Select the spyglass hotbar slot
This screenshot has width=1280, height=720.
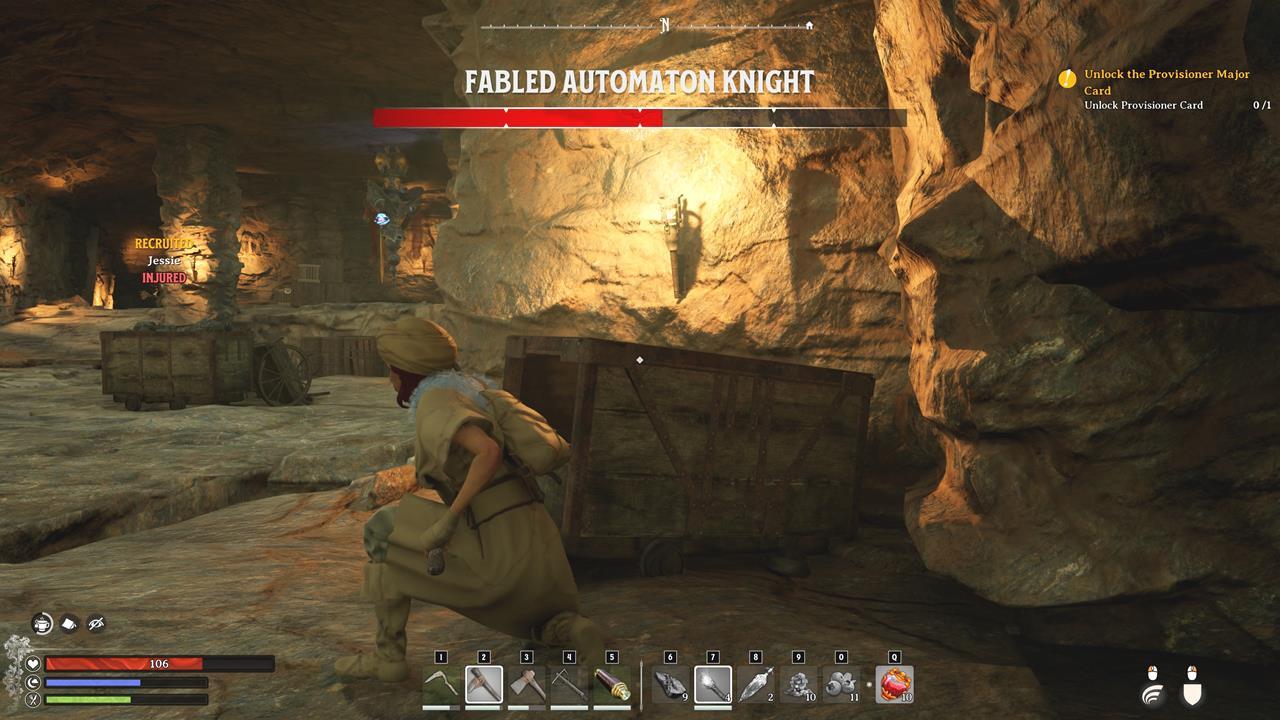612,685
